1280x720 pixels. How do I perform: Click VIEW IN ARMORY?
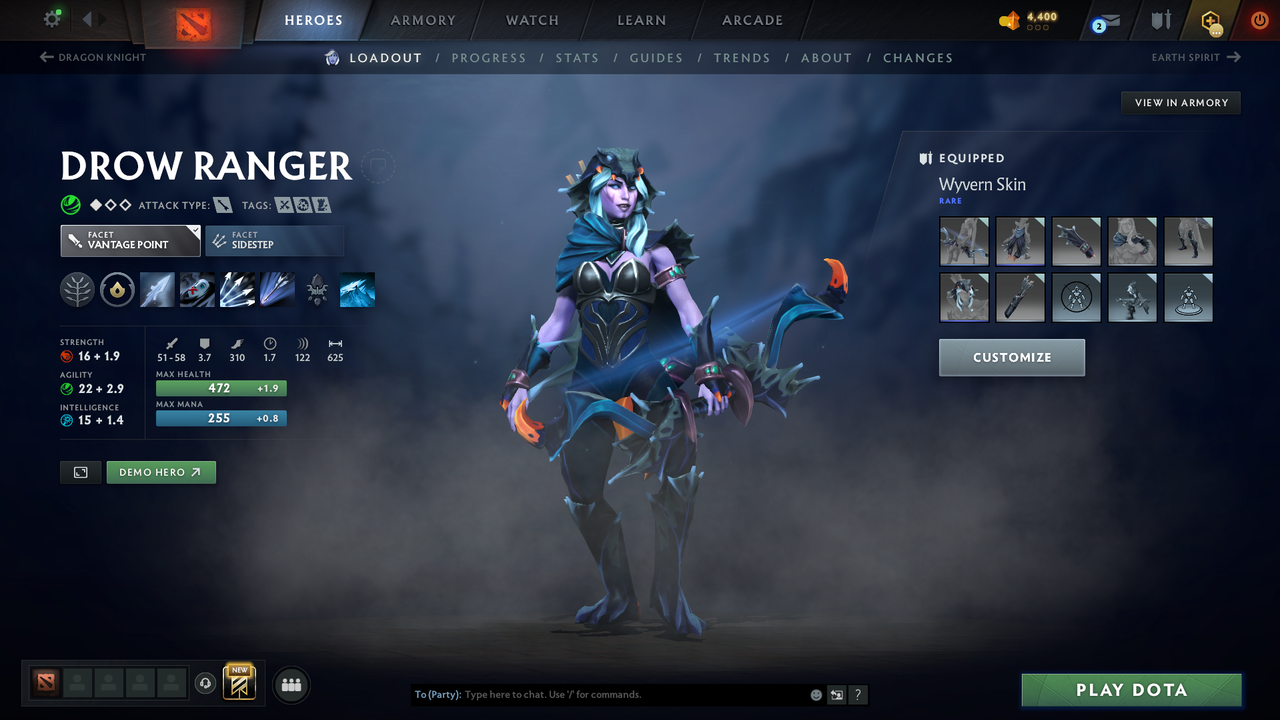tap(1180, 102)
